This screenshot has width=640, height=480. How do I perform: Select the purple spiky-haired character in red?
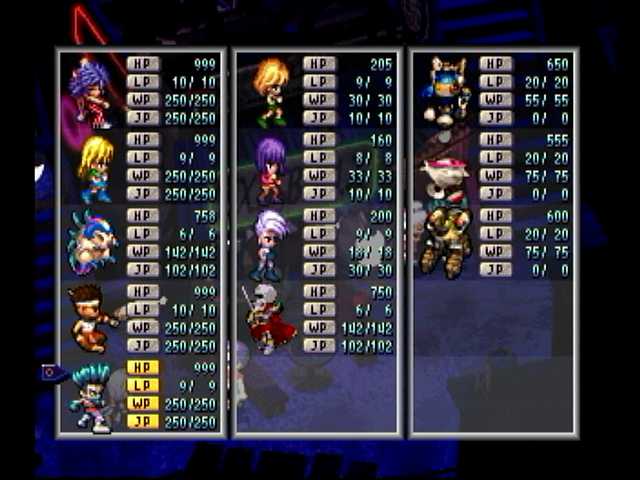[x=90, y=92]
